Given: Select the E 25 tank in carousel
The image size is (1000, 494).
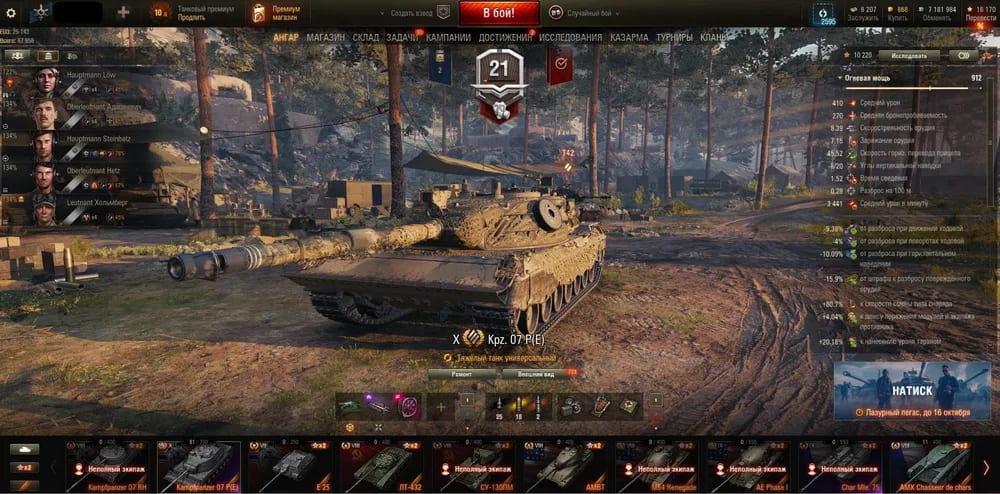Looking at the screenshot, I should (287, 465).
